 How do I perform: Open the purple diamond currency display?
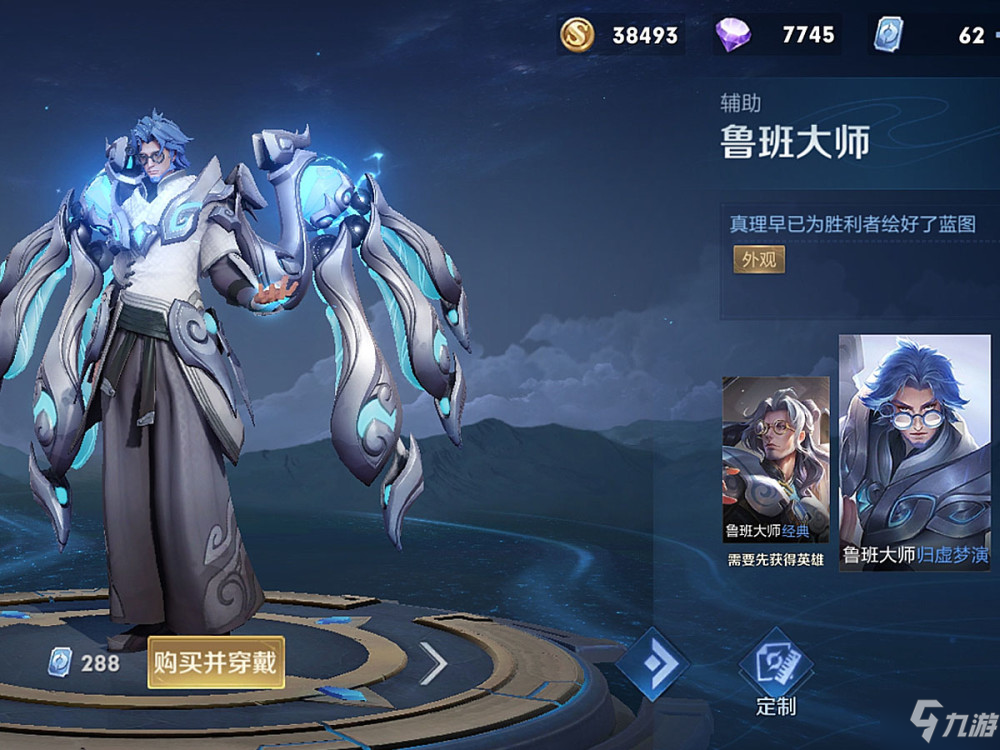click(x=775, y=36)
